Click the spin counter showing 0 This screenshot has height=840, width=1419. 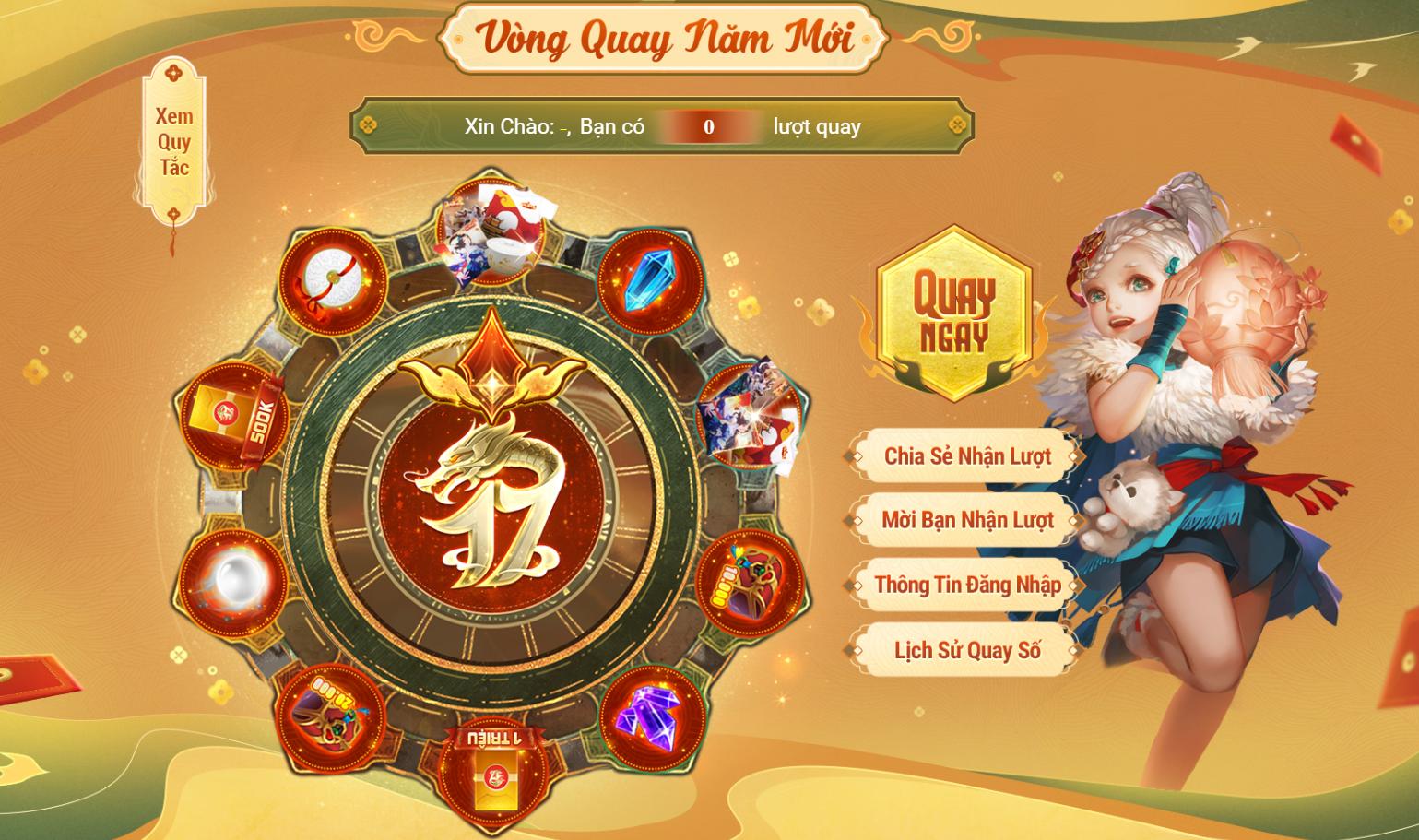708,126
